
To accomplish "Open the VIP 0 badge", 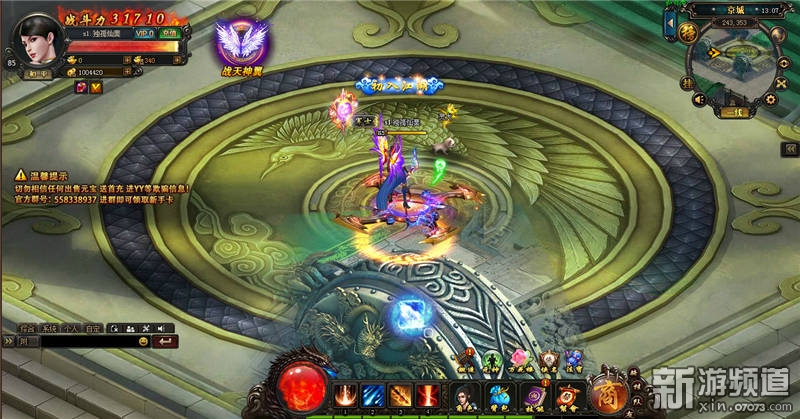I will point(145,32).
